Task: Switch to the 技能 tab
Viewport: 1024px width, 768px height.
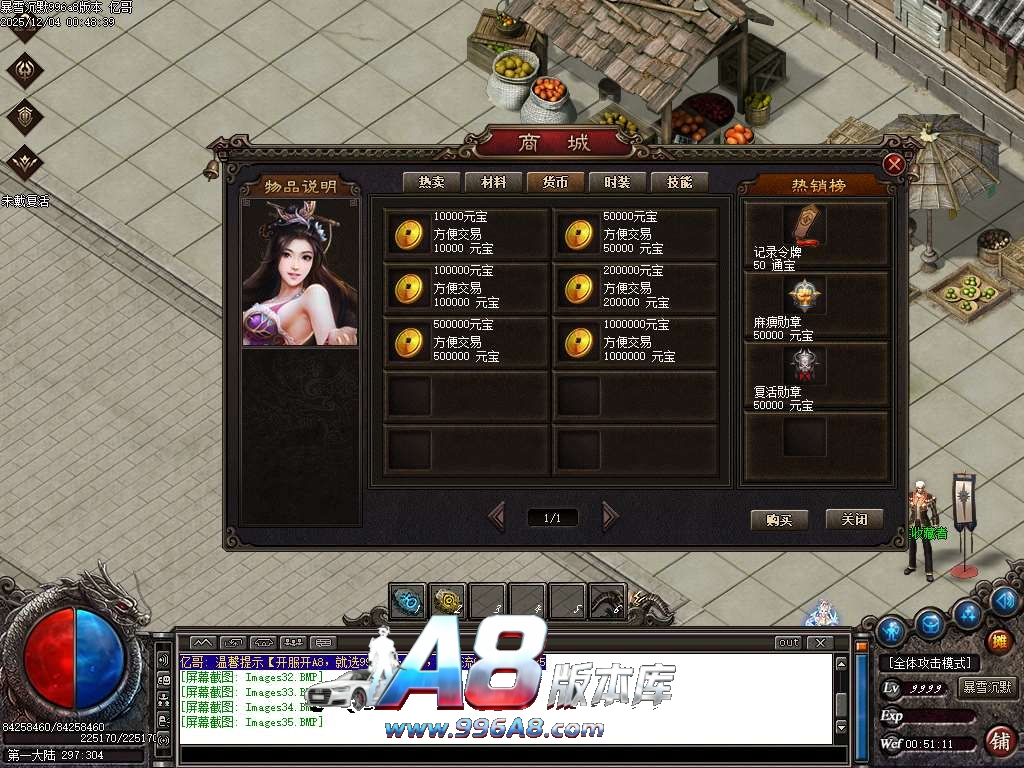Action: point(679,182)
